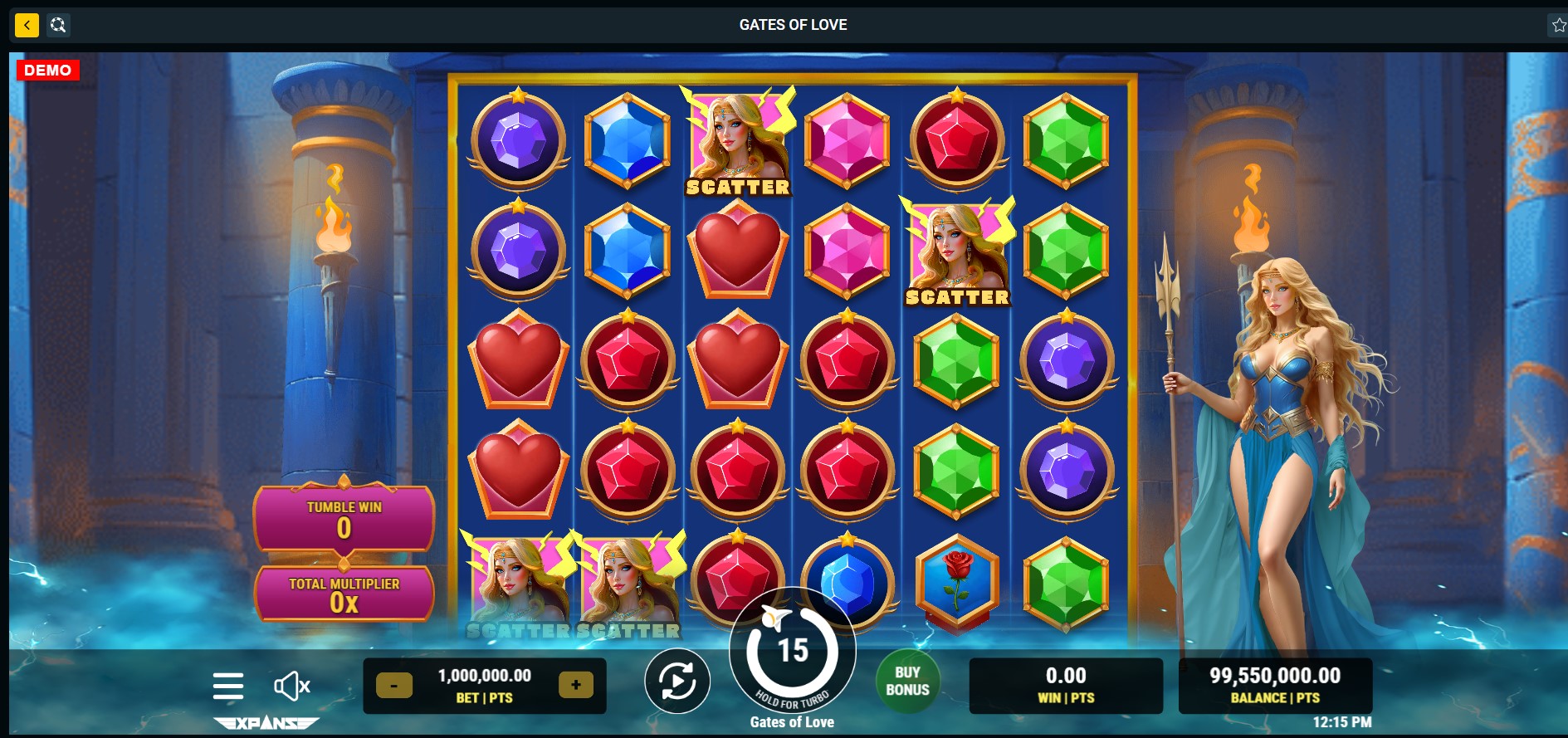Open the search magnifier icon
The width and height of the screenshot is (1568, 738).
pos(58,25)
